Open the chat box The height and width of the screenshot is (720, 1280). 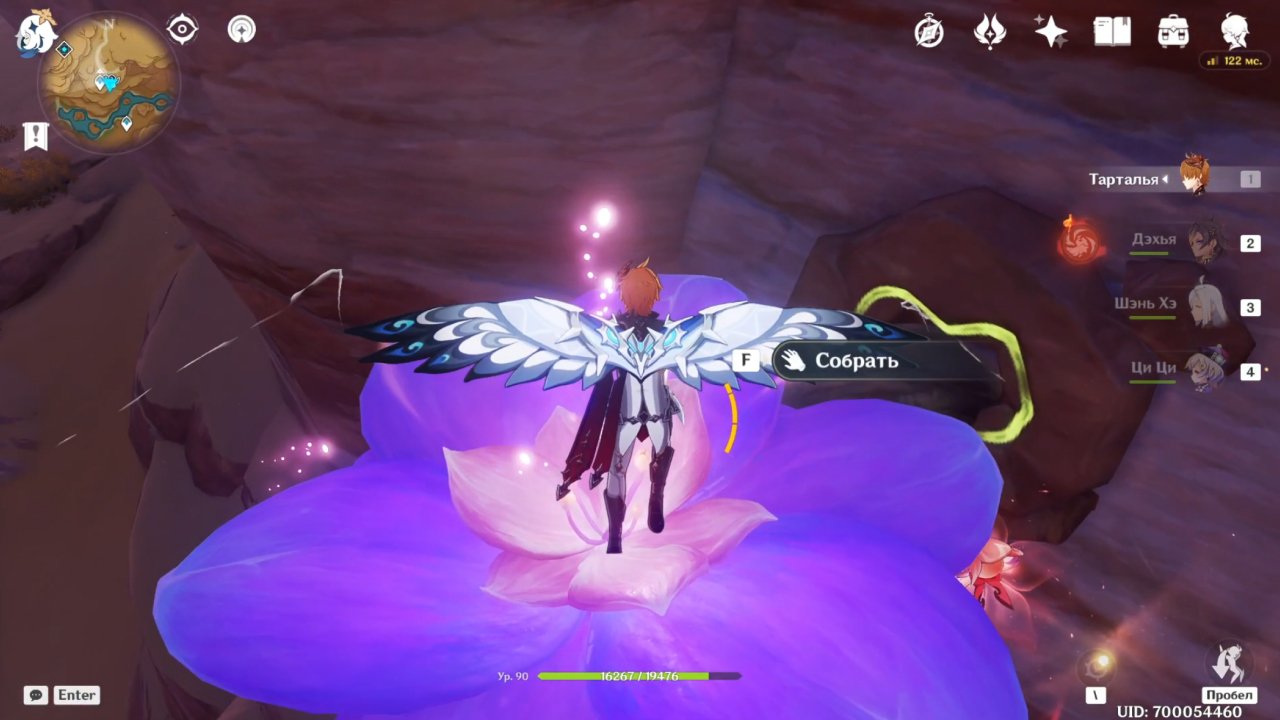[x=37, y=695]
